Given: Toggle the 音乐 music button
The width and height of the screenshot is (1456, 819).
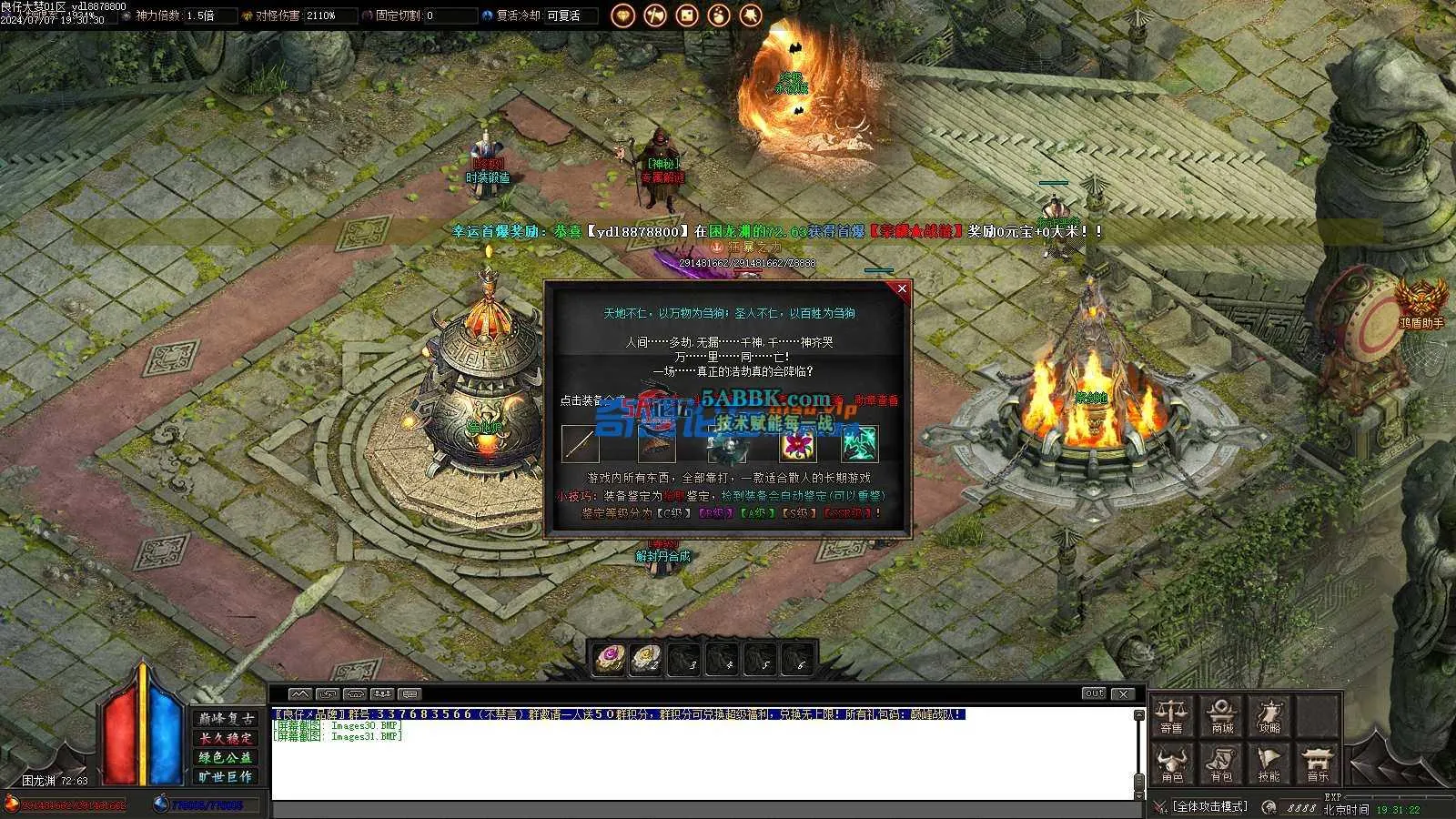Looking at the screenshot, I should point(1317,765).
